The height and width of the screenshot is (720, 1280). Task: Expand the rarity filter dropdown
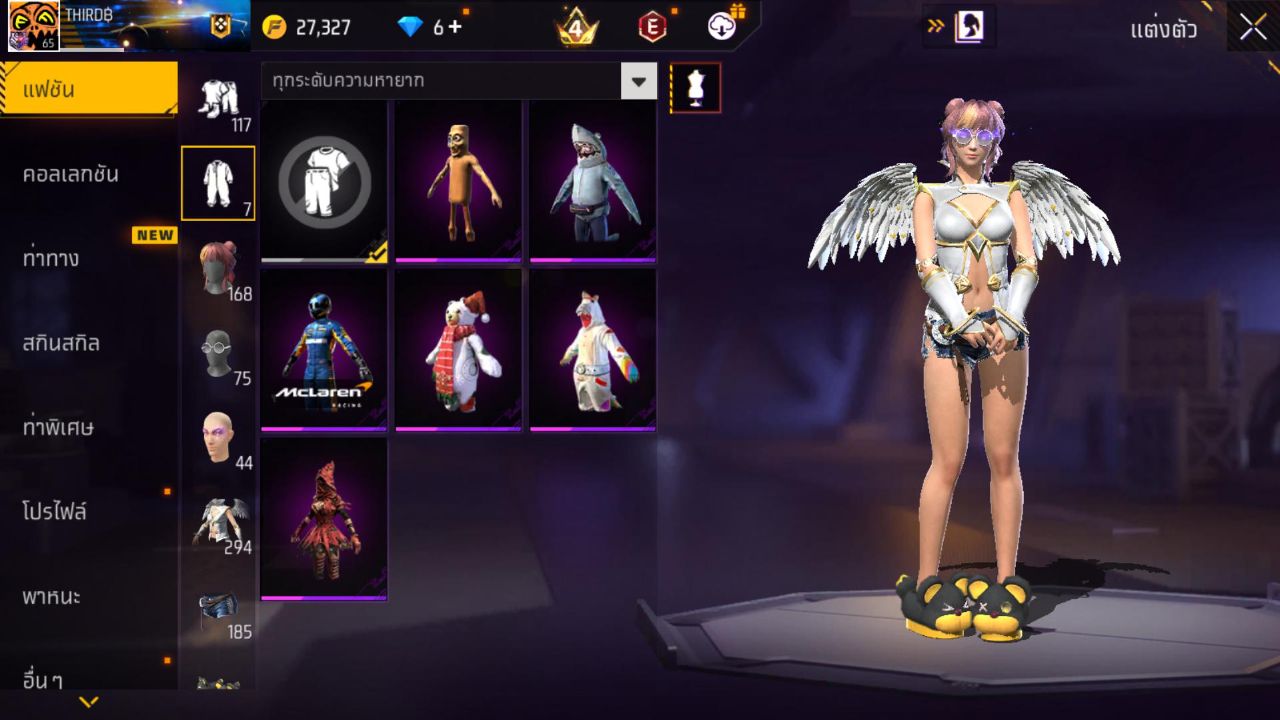(x=639, y=81)
